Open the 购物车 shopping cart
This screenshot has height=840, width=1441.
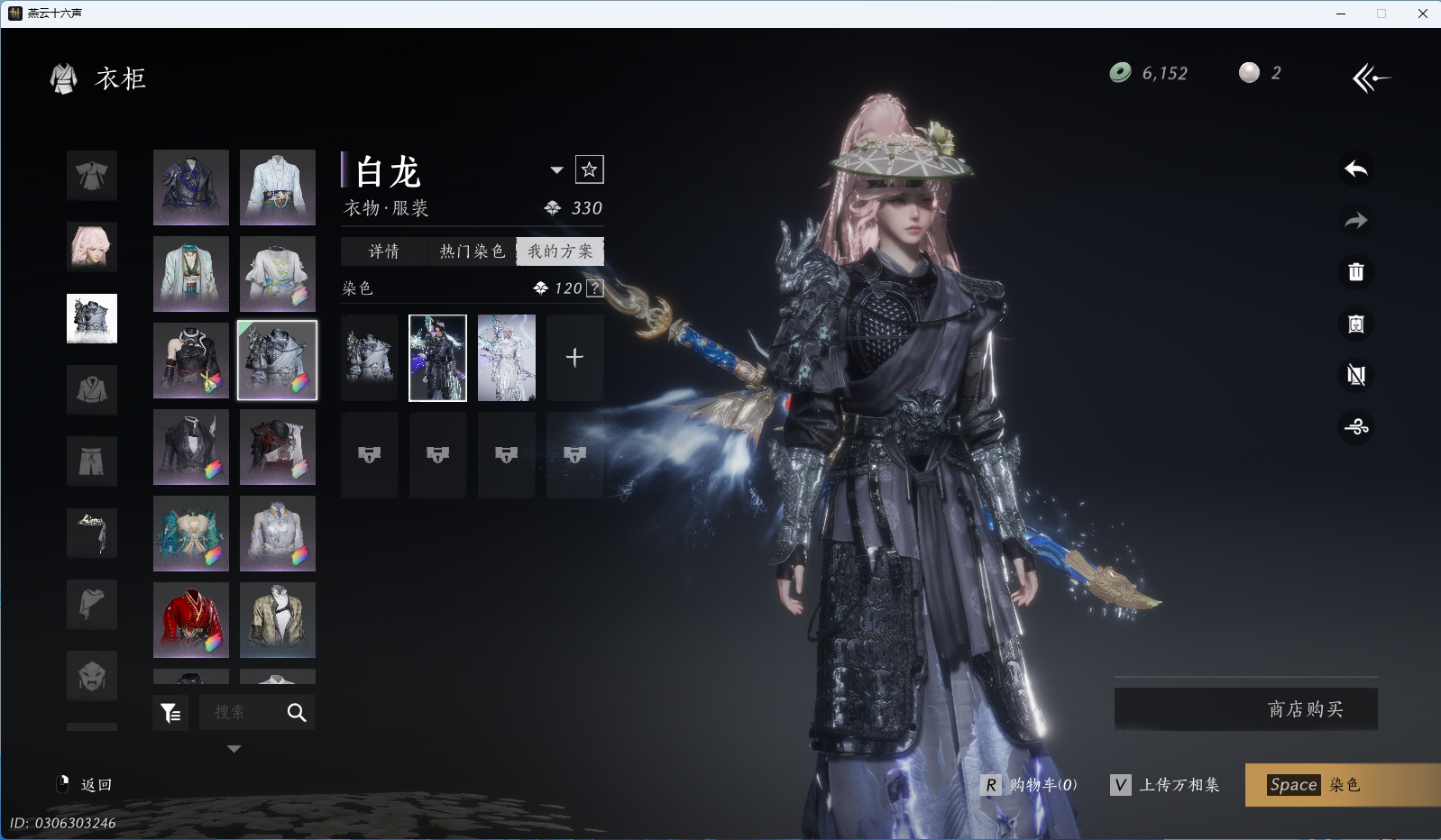pos(1029,785)
